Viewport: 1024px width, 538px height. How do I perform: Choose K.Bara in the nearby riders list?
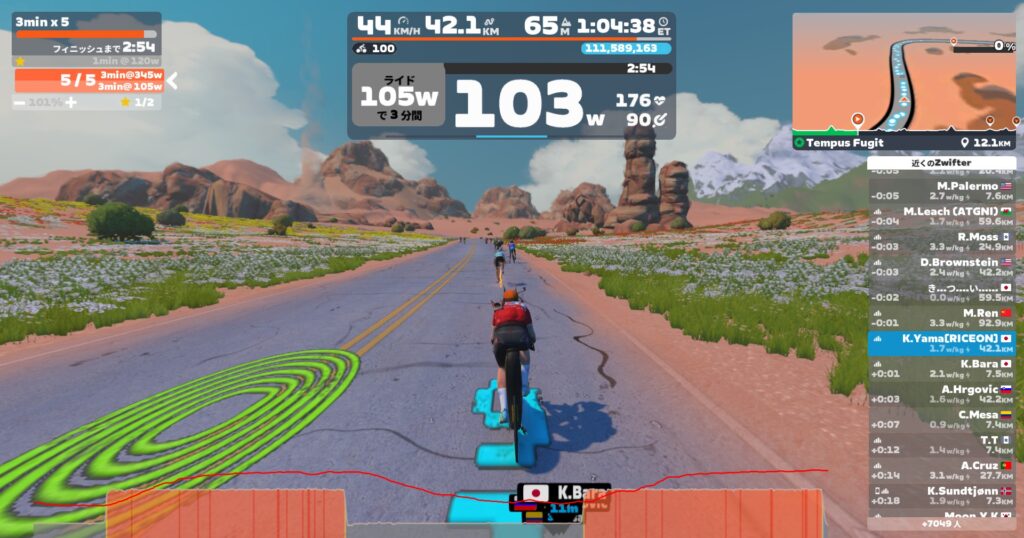tap(941, 368)
